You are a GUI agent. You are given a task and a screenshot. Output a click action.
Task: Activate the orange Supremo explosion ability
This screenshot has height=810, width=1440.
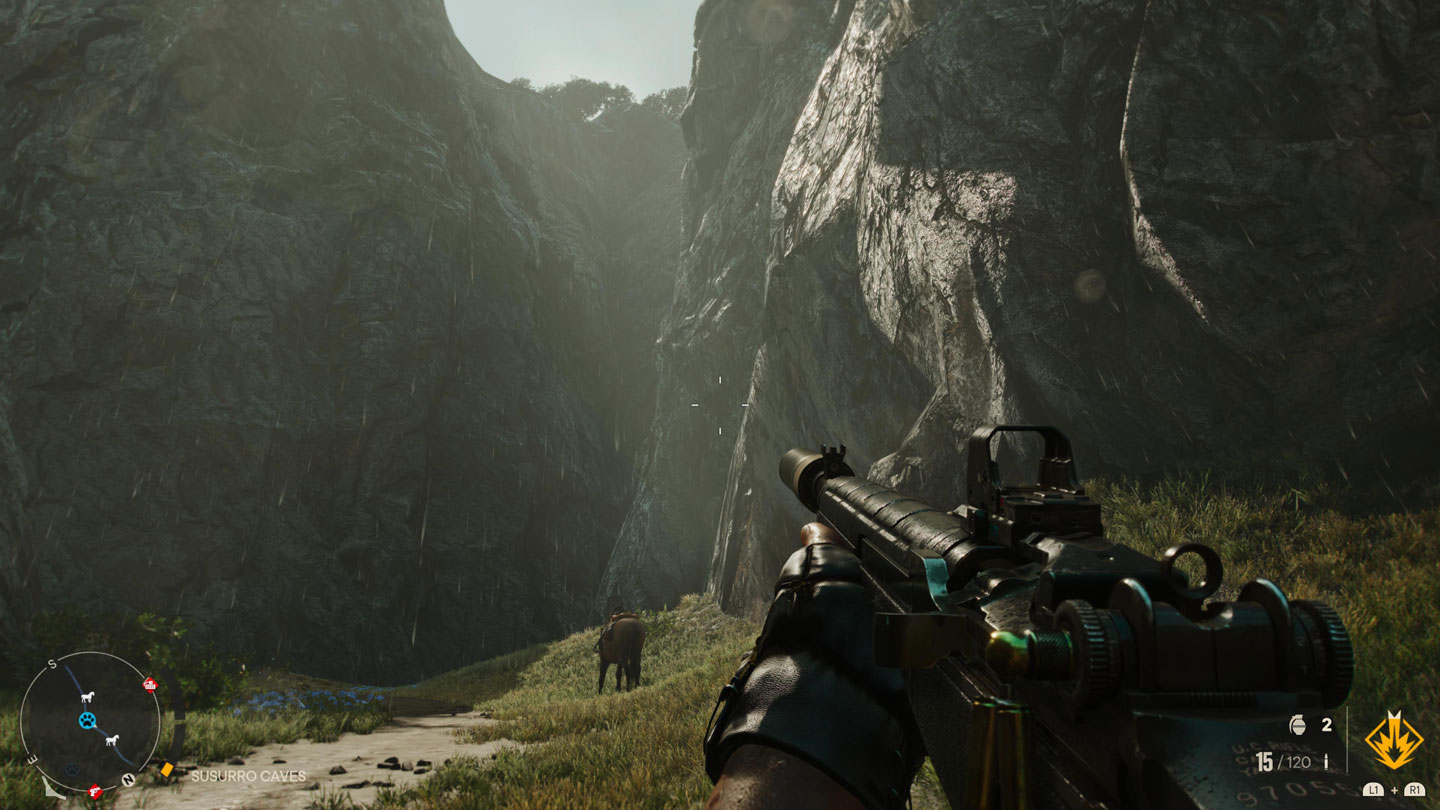(1394, 741)
